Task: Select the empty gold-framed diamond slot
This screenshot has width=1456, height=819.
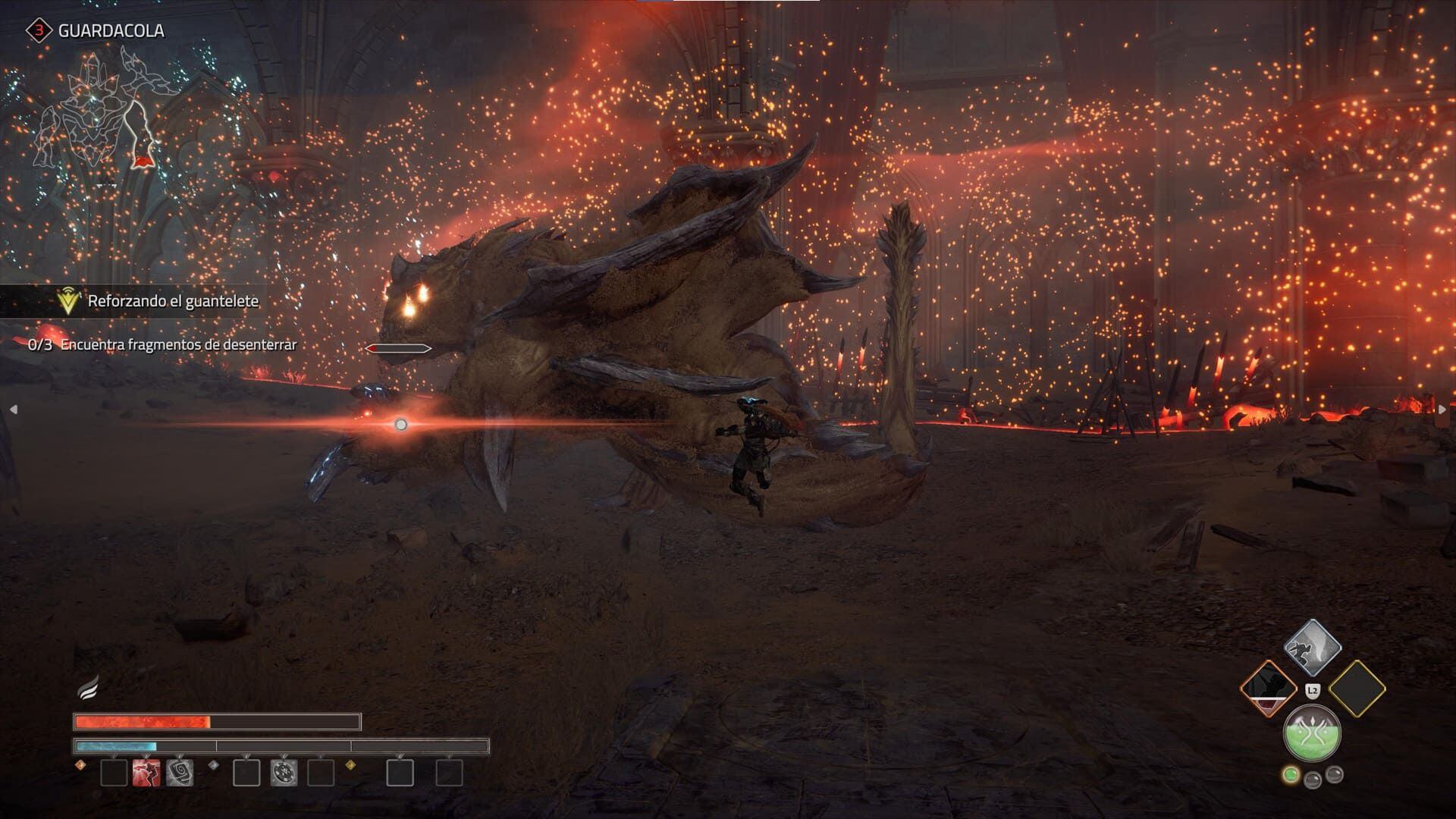Action: click(1357, 689)
